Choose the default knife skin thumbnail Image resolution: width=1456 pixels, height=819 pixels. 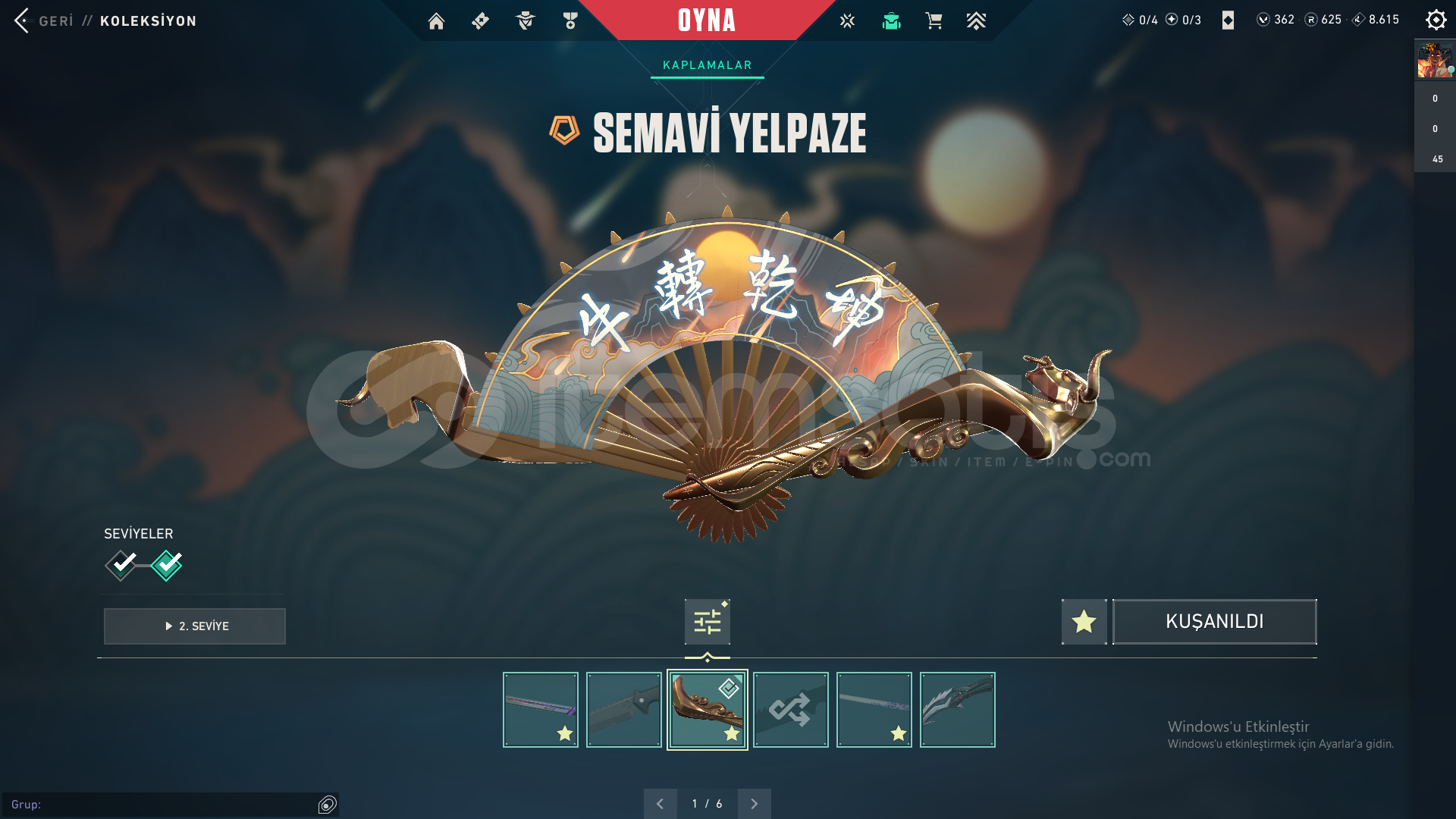623,710
